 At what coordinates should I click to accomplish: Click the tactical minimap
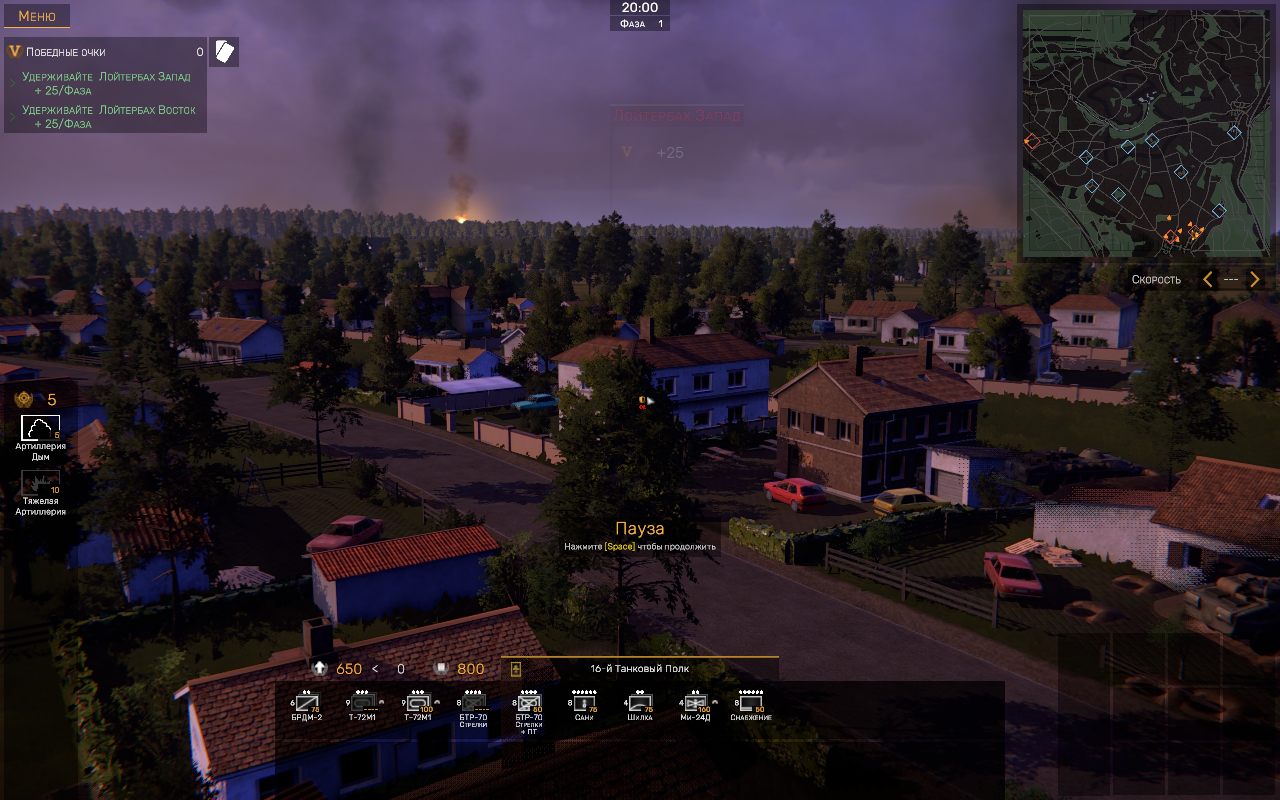coord(1131,133)
